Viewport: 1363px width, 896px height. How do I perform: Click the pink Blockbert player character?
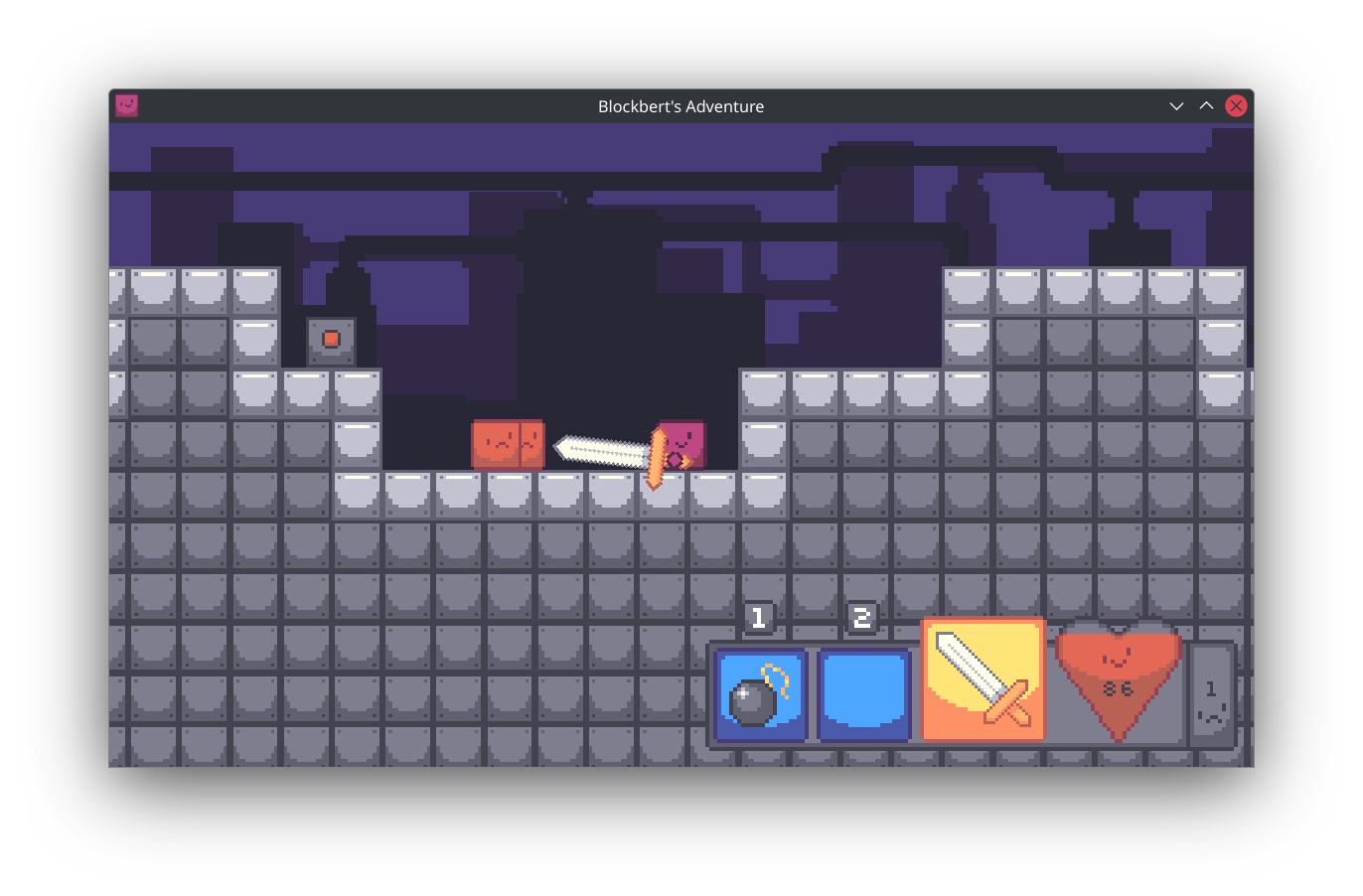point(680,442)
